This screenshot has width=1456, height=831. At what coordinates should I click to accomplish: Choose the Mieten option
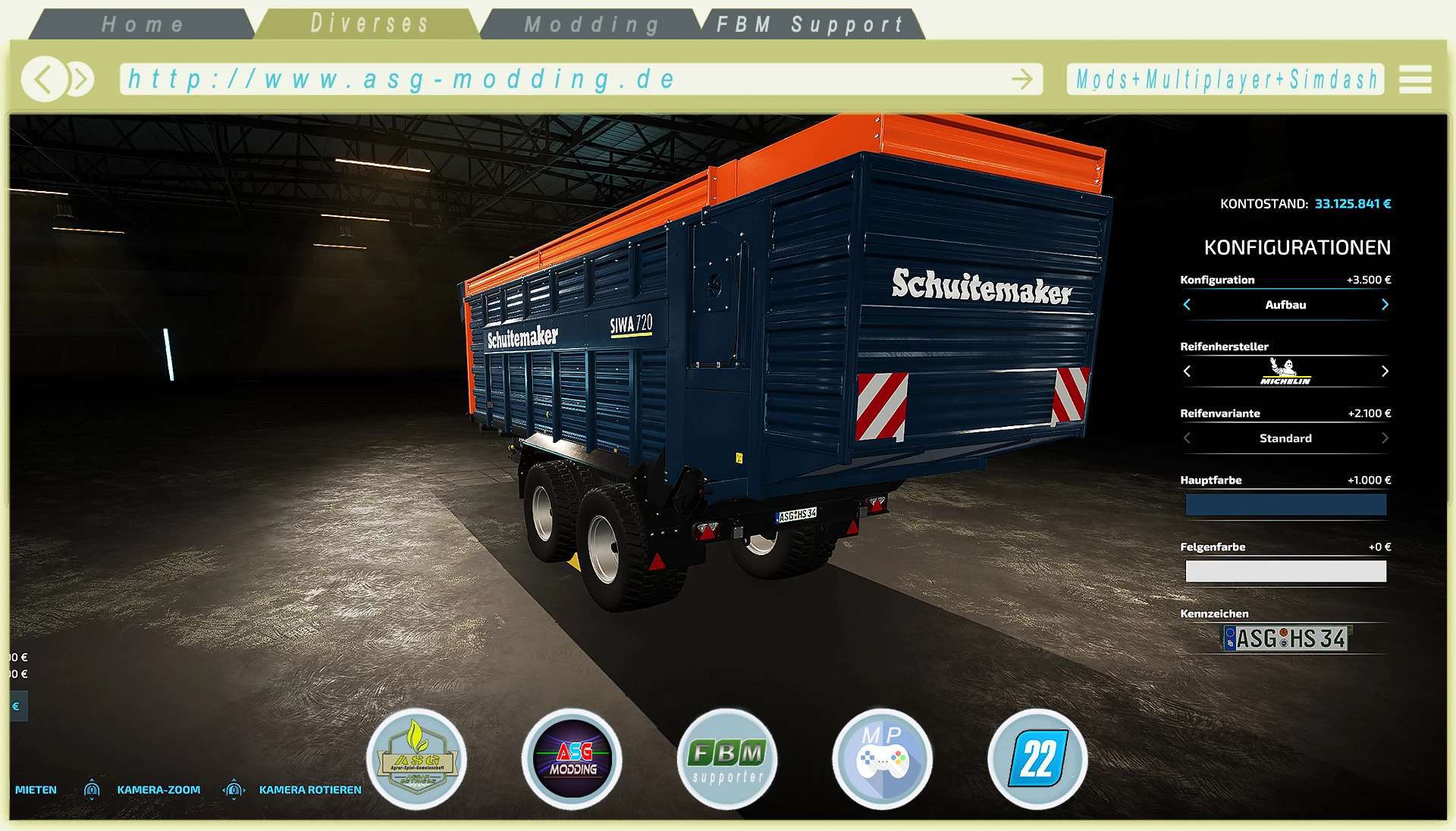coord(36,790)
